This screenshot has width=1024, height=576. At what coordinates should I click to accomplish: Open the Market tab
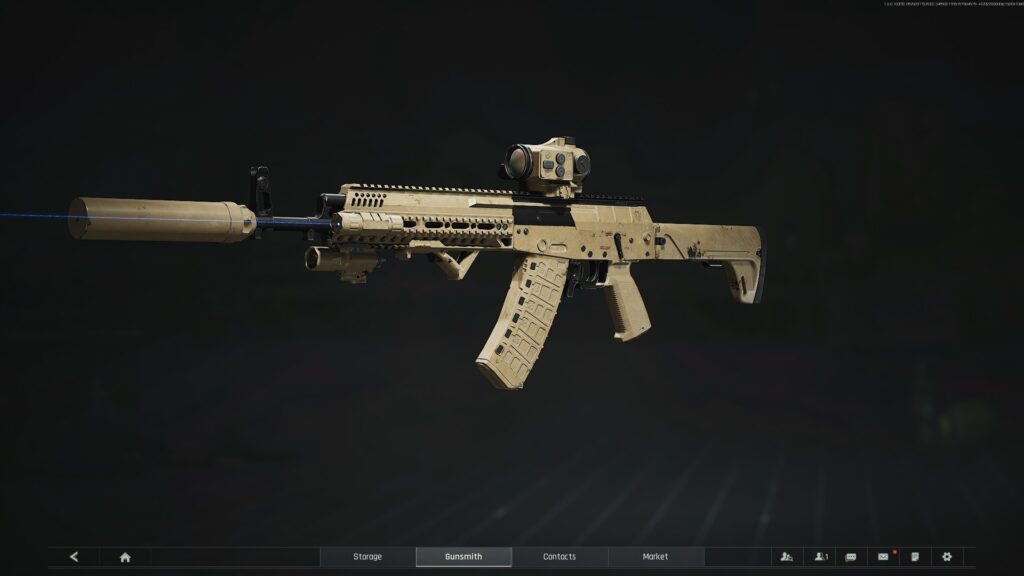[x=655, y=557]
